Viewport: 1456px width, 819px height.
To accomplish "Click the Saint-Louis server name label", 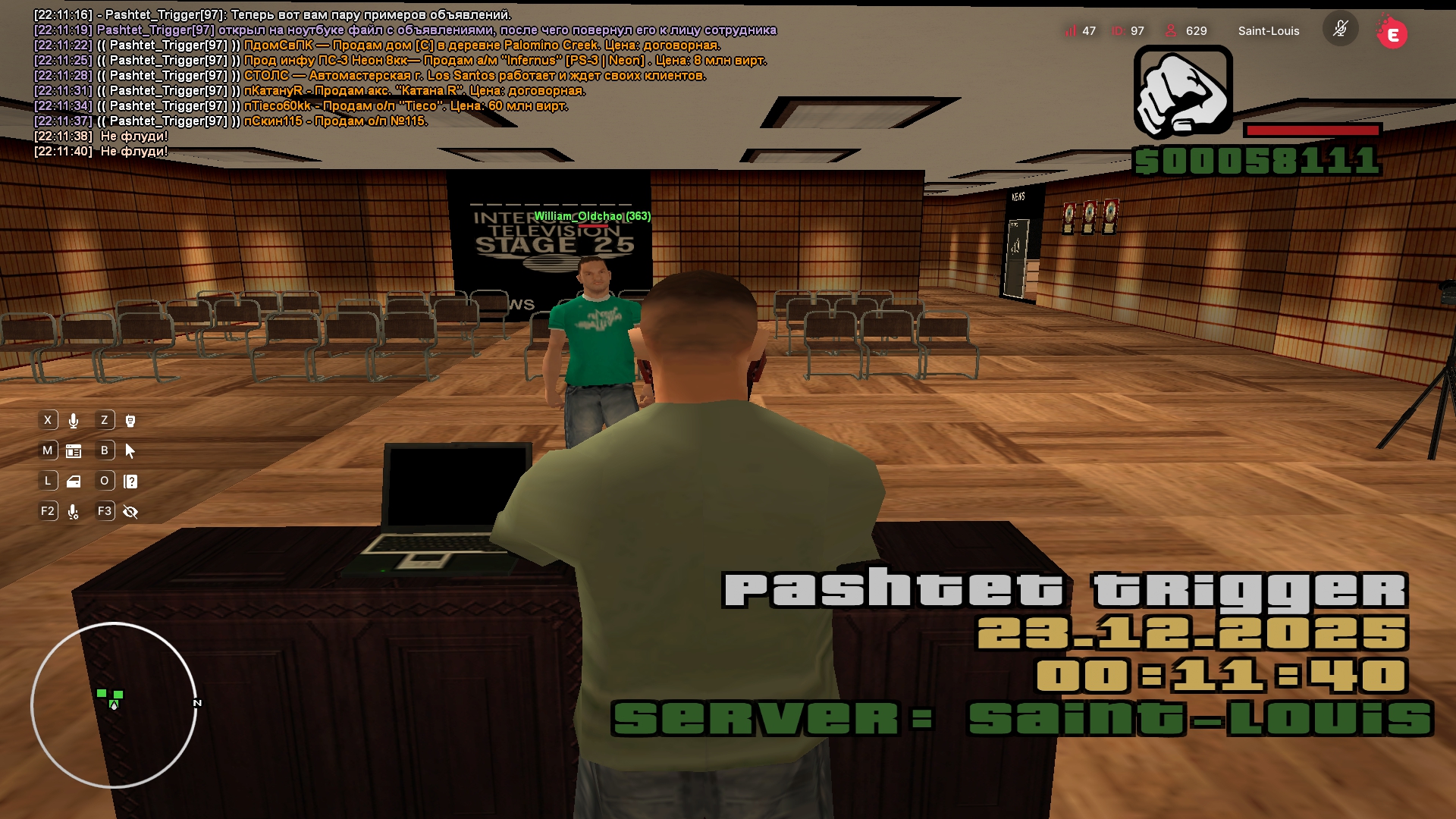I will [1268, 31].
